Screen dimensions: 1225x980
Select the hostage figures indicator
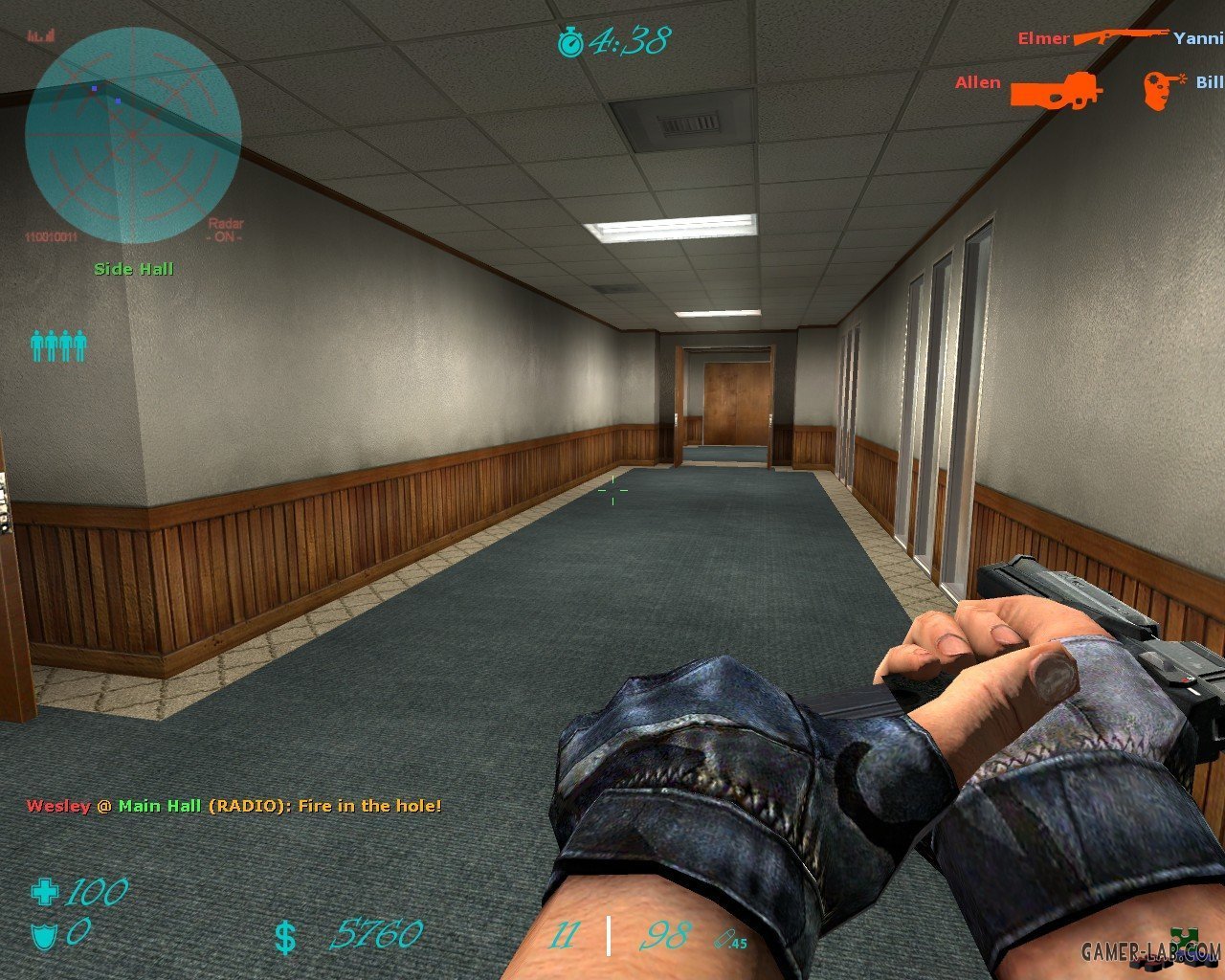[x=58, y=345]
